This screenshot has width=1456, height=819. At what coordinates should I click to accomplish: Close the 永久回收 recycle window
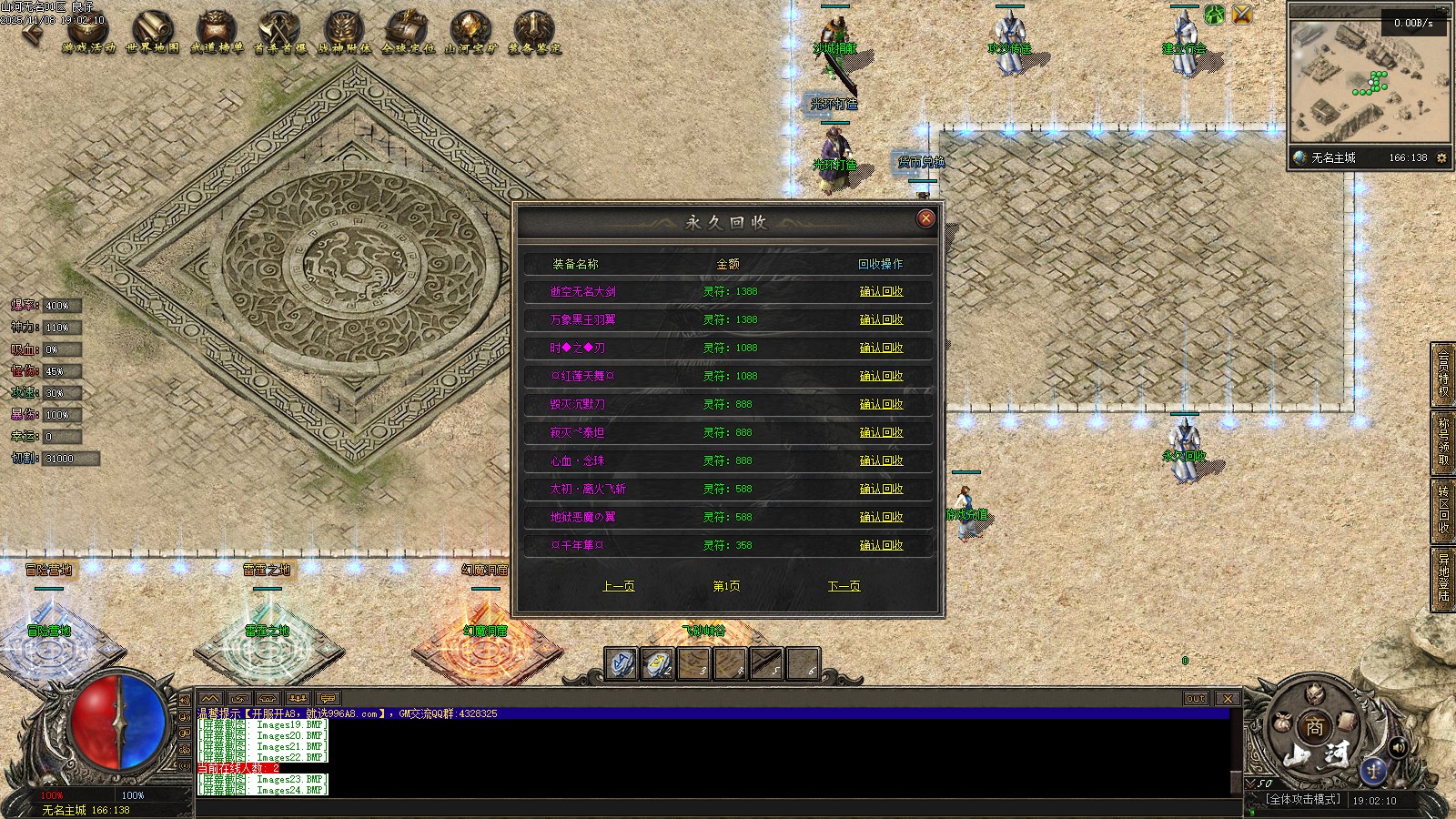pos(925,218)
